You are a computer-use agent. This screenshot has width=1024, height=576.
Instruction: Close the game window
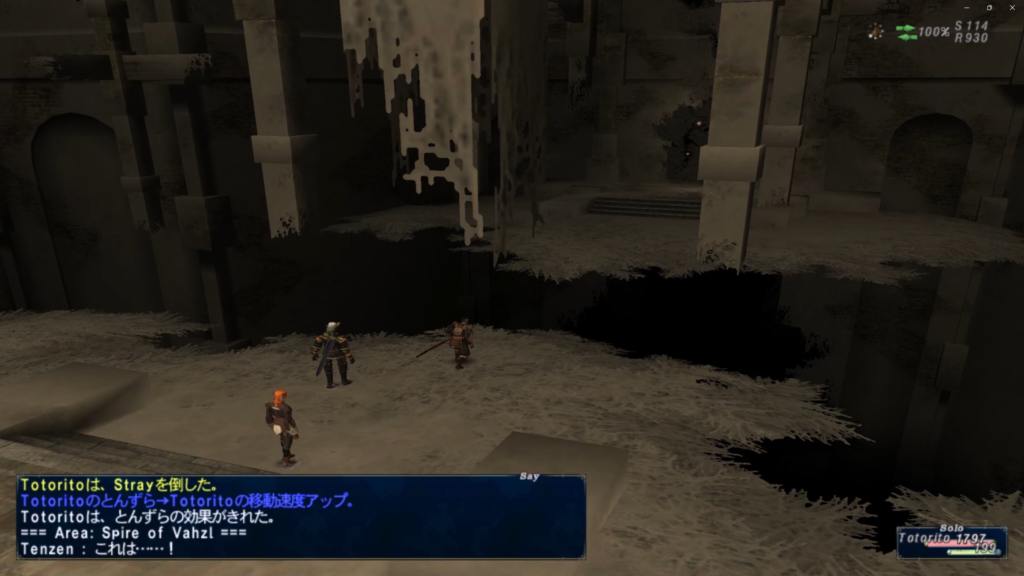click(x=1013, y=7)
